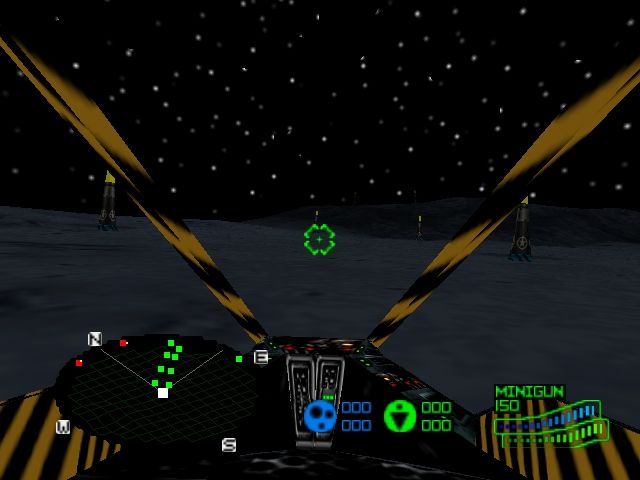Click the S compass marker on radar

[x=229, y=445]
